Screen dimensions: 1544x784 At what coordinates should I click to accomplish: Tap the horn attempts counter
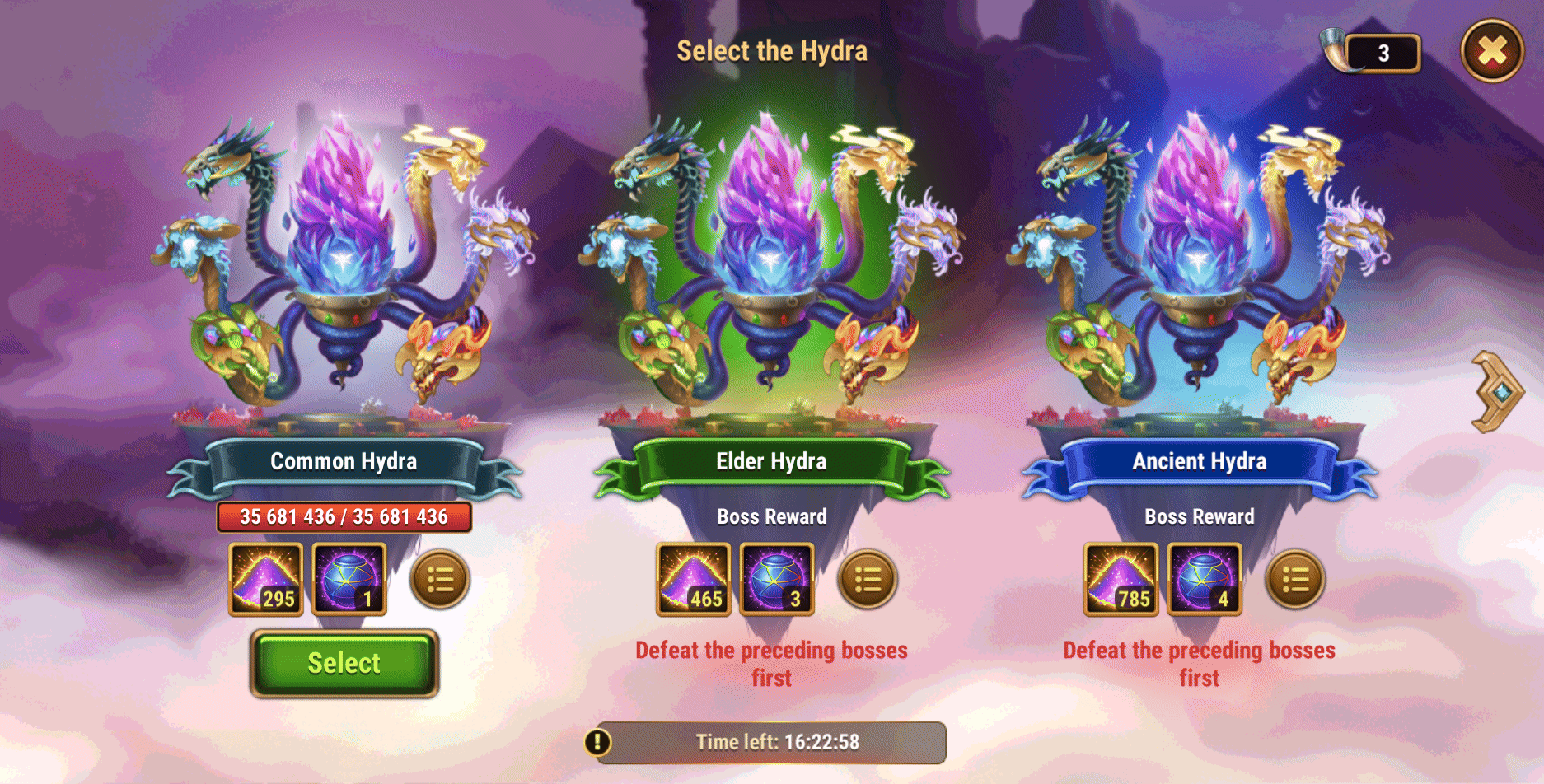click(1372, 53)
